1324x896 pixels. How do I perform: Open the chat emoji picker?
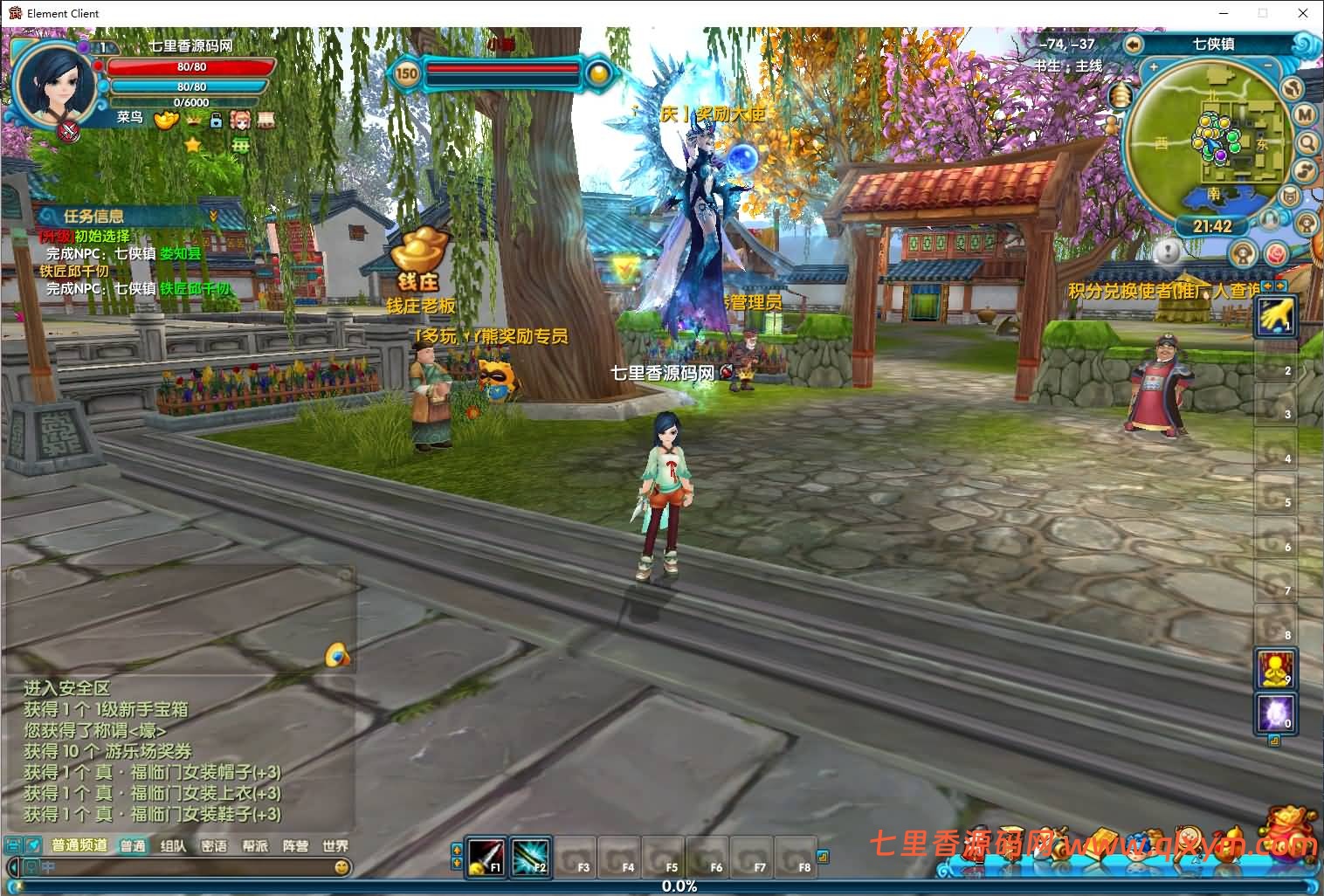pos(342,866)
